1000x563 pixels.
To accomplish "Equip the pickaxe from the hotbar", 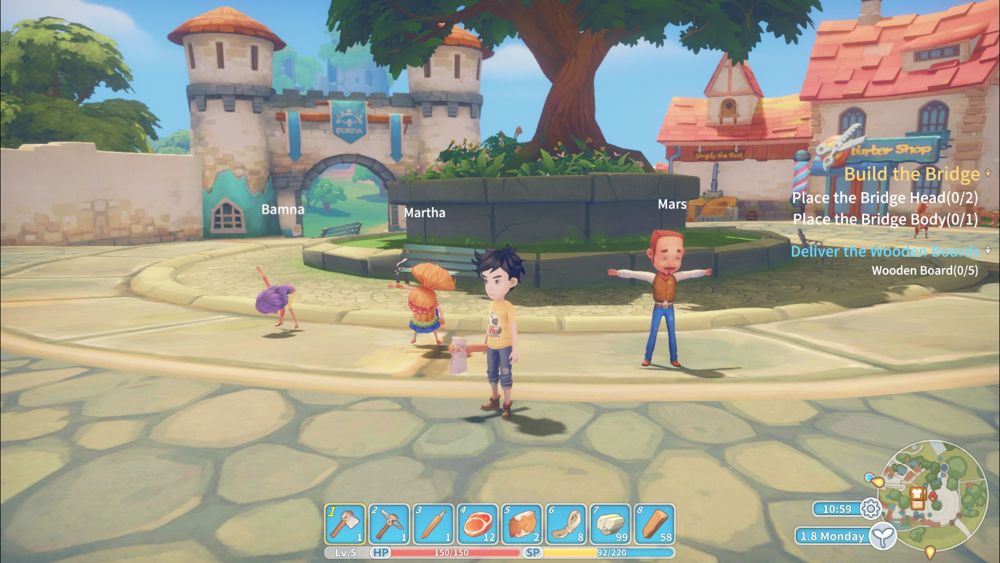I will pyautogui.click(x=390, y=524).
